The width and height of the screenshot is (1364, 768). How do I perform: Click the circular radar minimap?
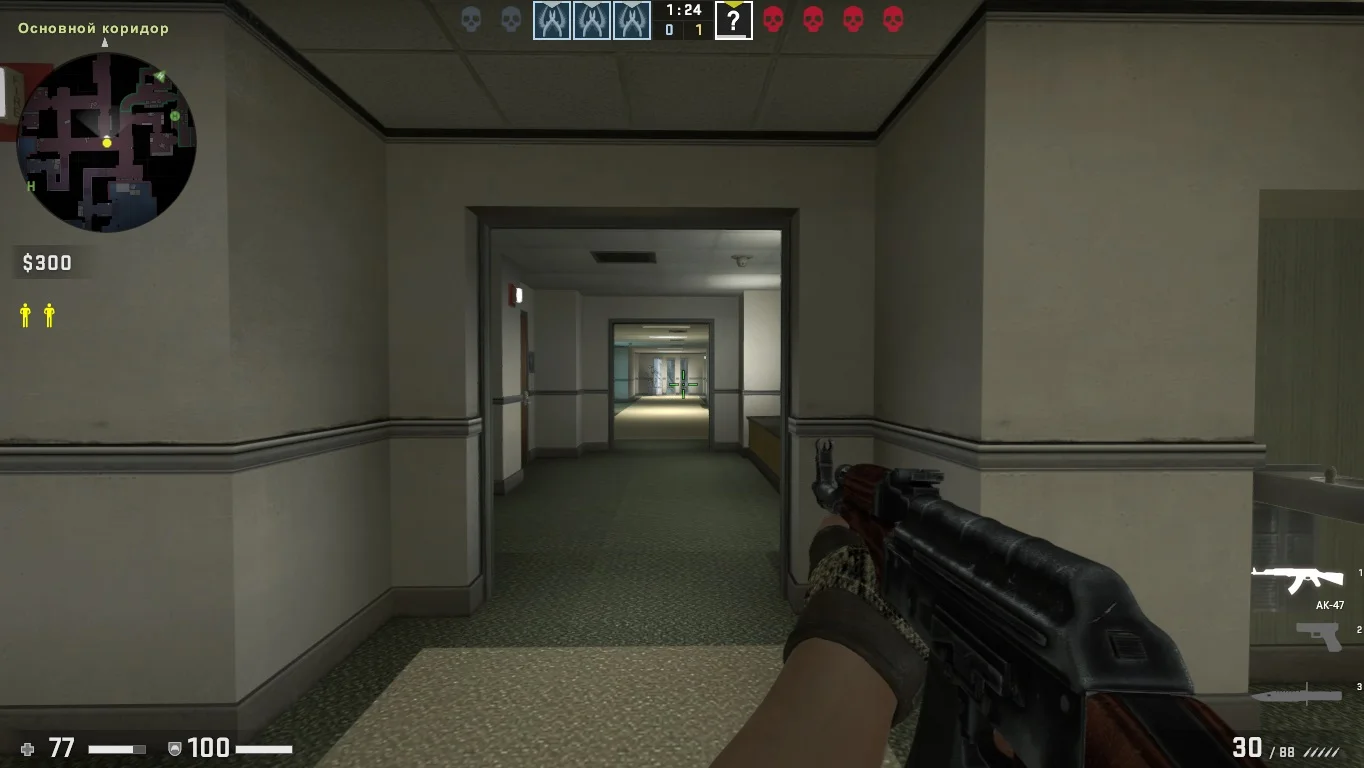coord(106,142)
